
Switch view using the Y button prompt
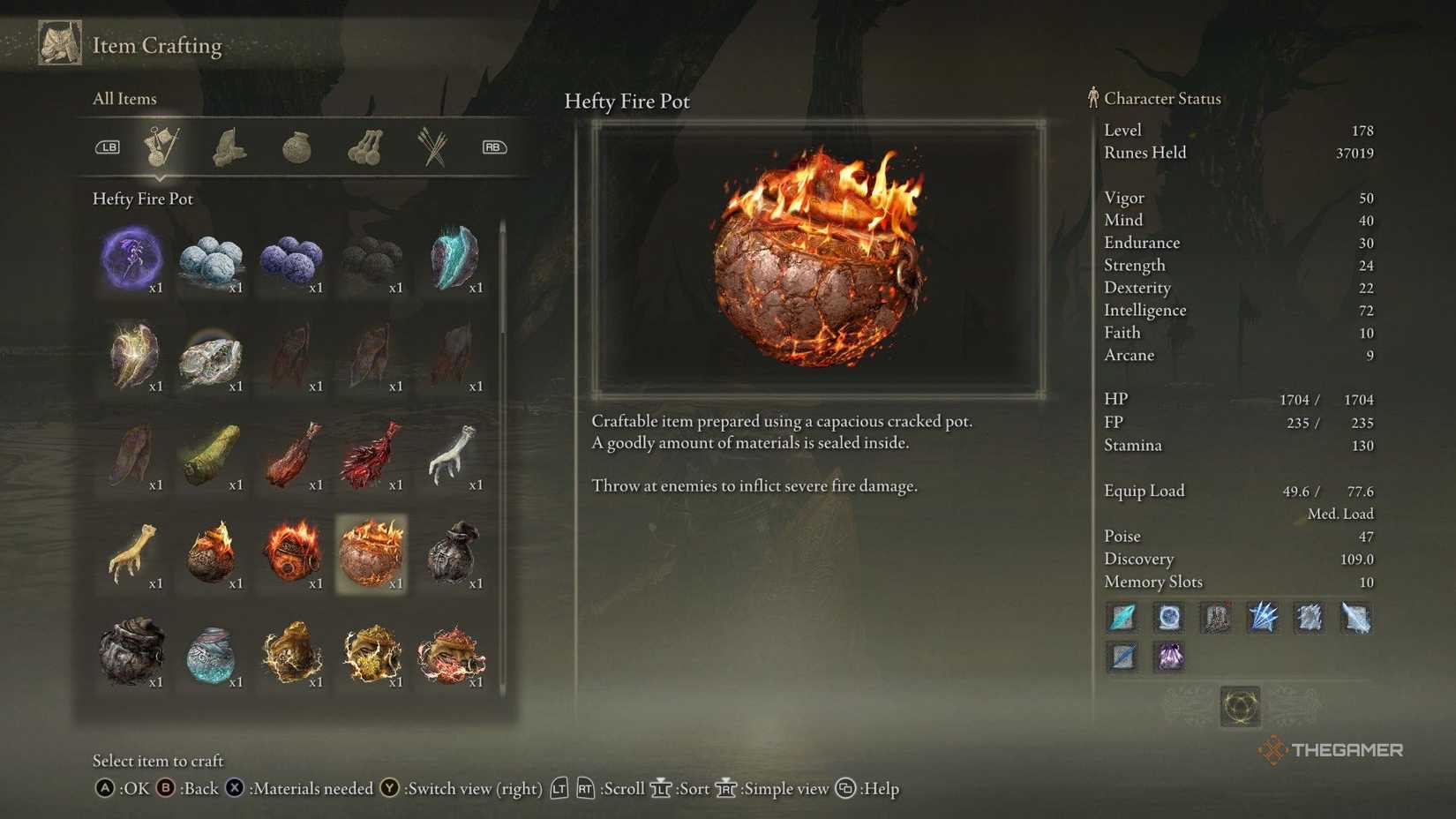pos(388,789)
